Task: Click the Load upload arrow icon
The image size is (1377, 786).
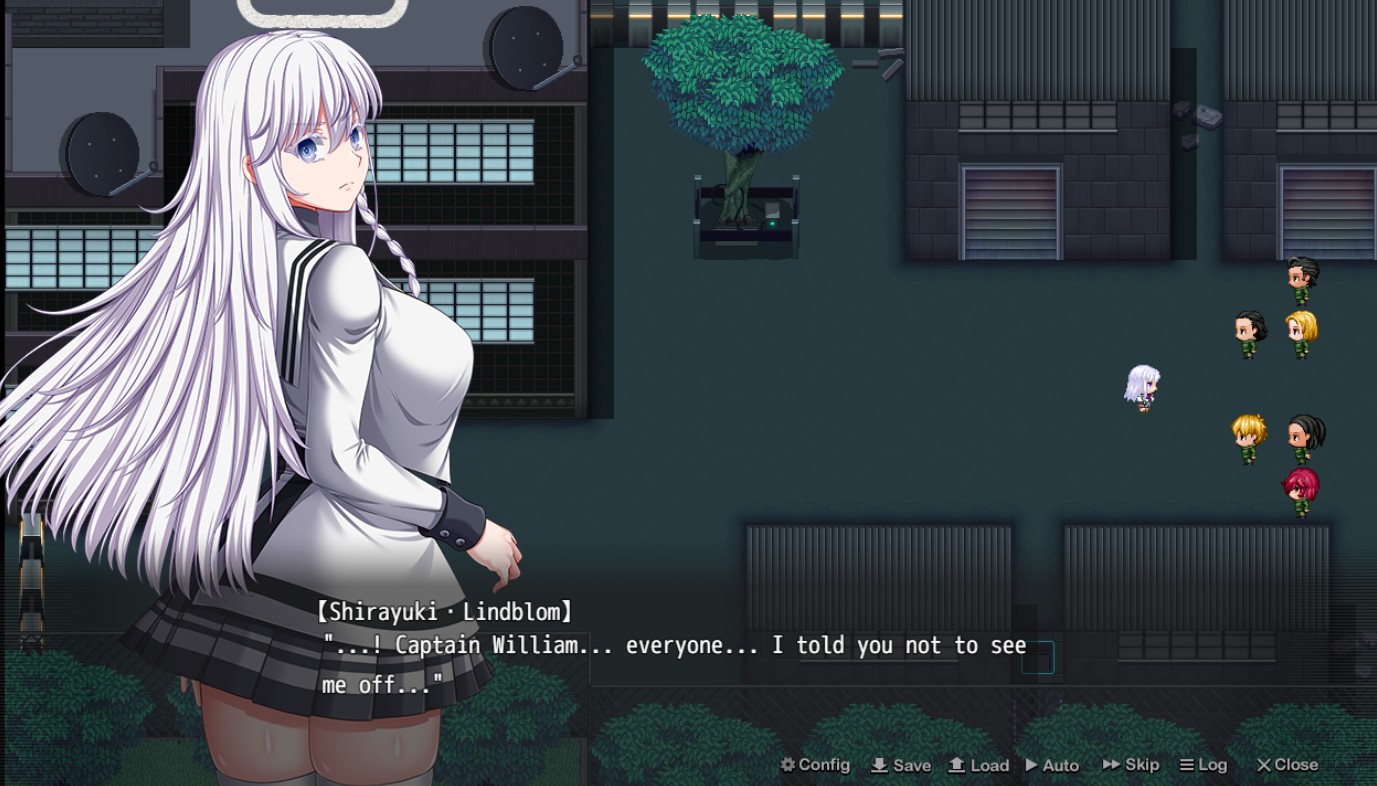Action: [x=956, y=765]
